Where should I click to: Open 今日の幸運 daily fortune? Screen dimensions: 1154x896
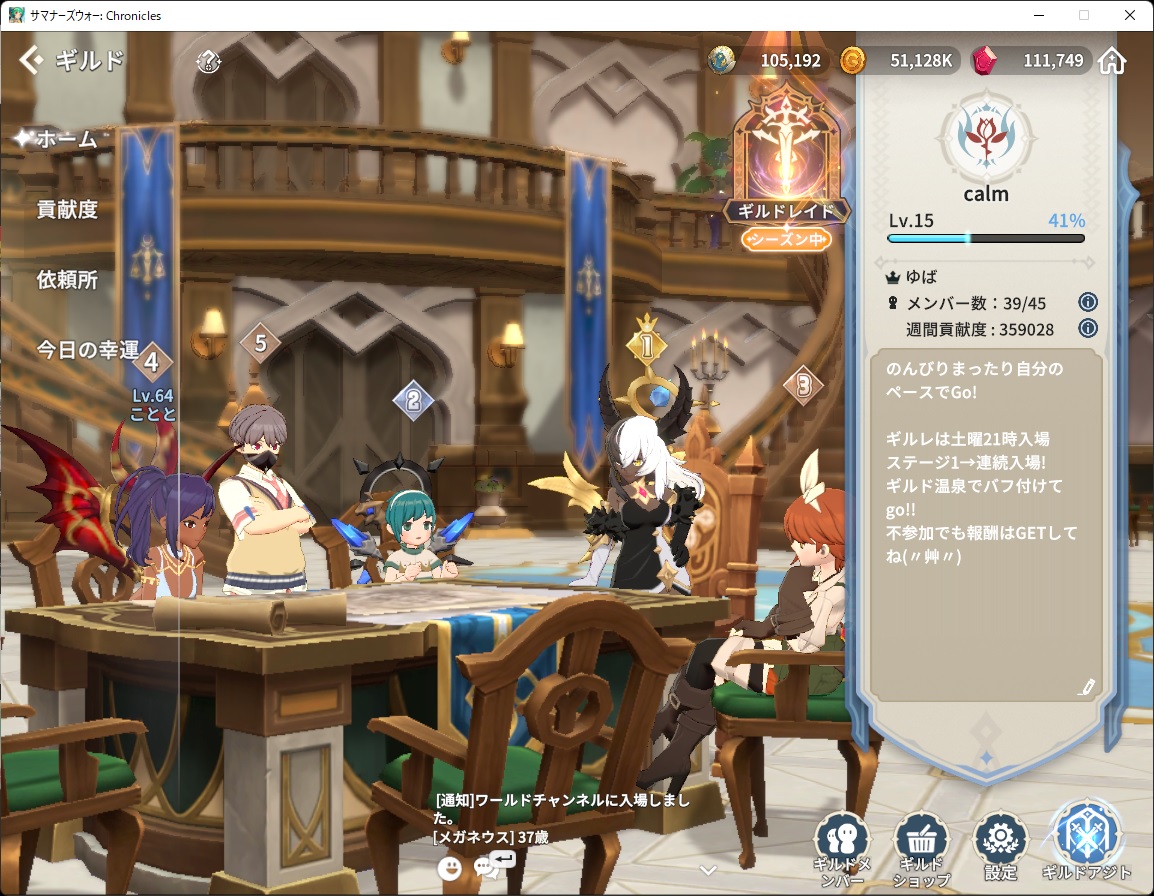[x=87, y=350]
